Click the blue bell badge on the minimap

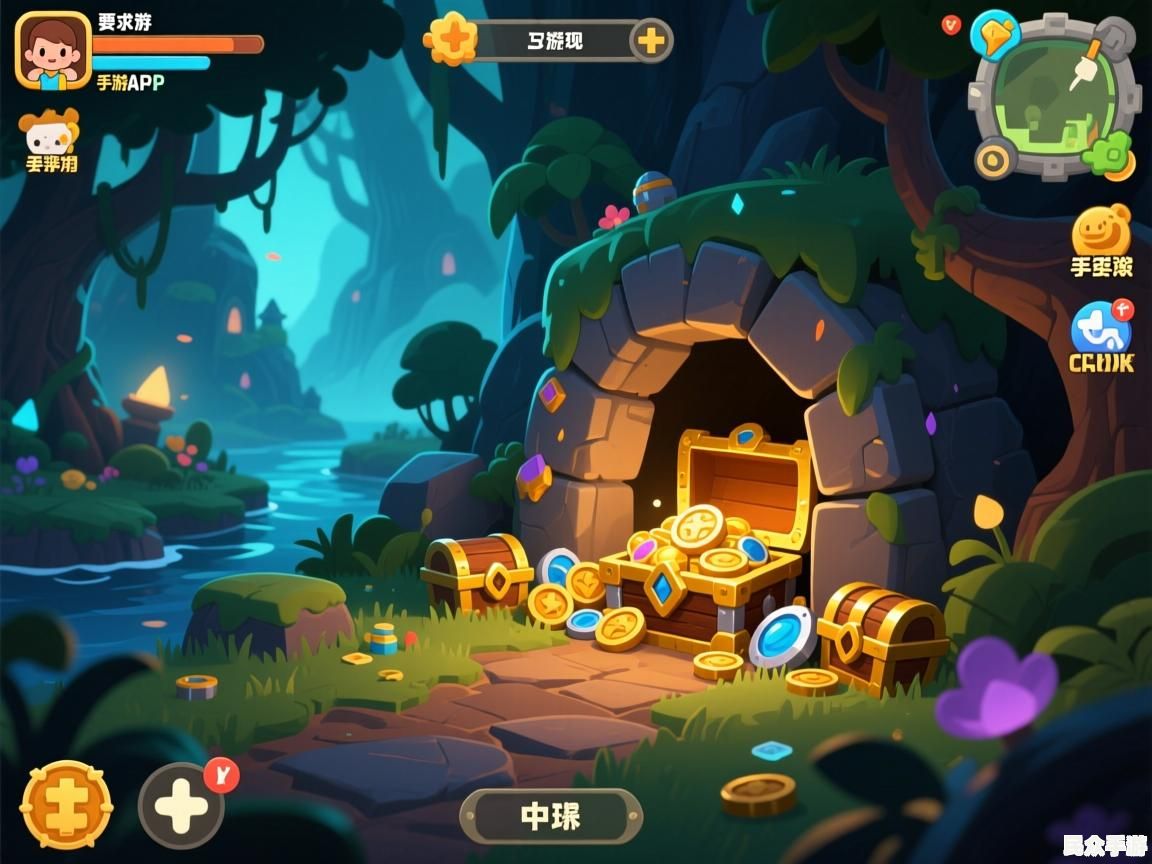995,34
